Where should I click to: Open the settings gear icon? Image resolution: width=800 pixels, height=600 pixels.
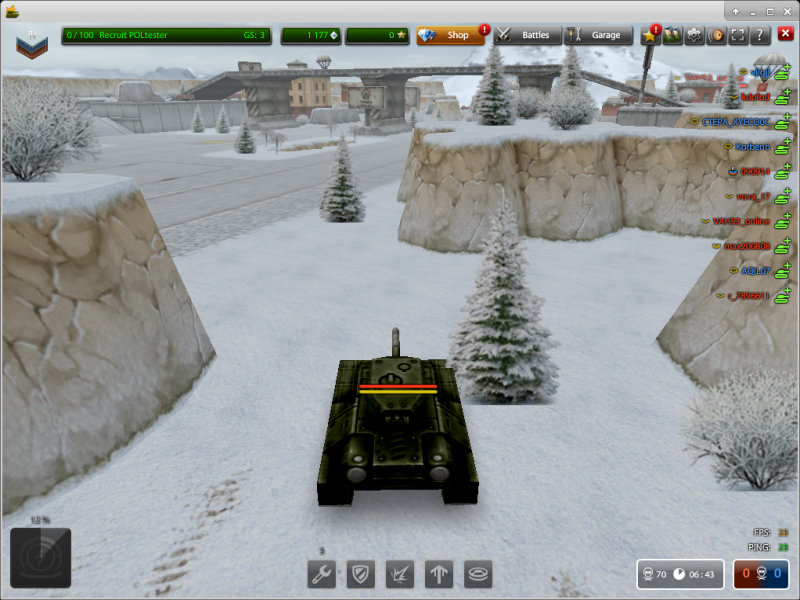[x=693, y=35]
